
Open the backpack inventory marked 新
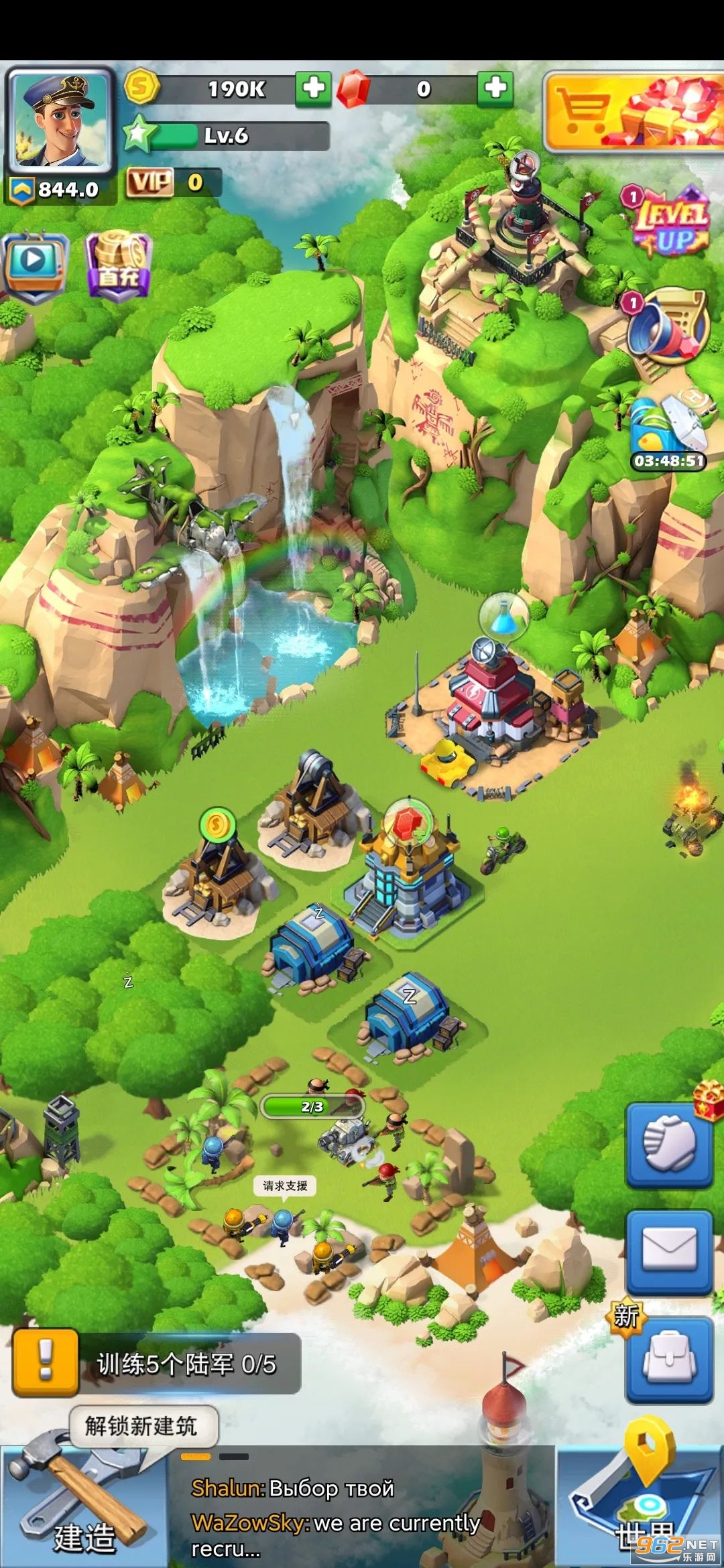click(x=668, y=1358)
